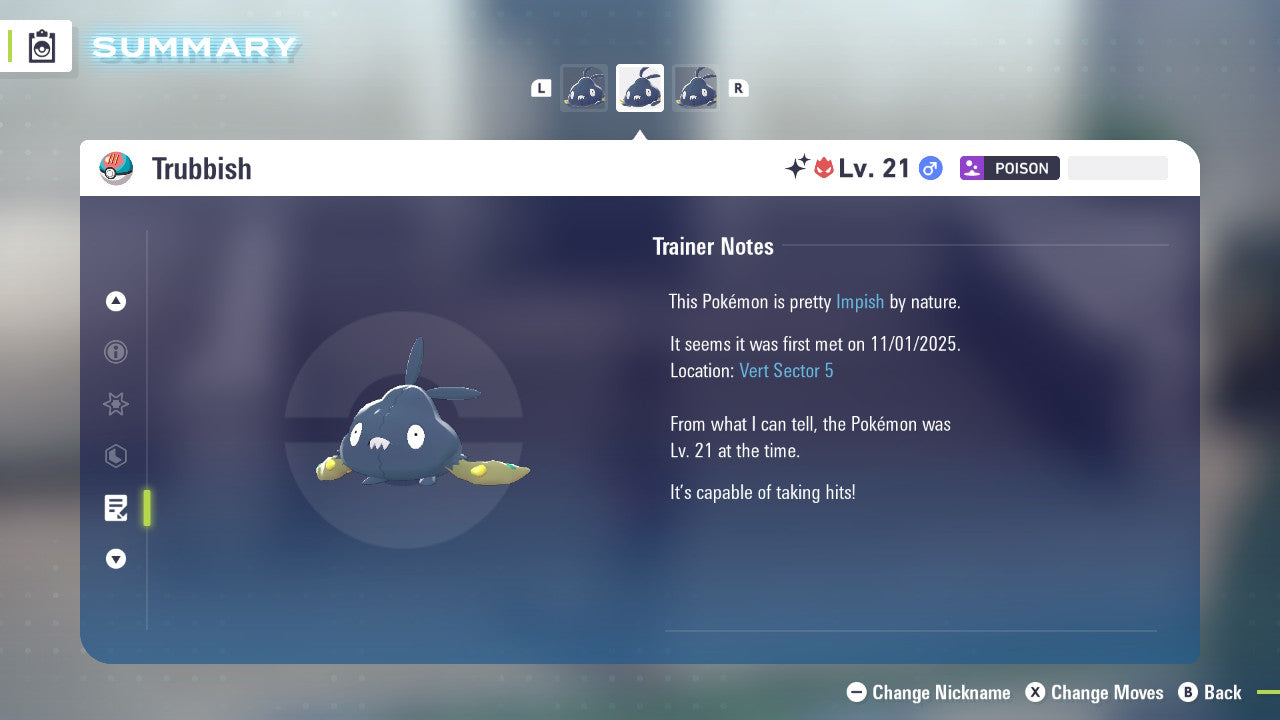Click the down arrow in the summary sidebar
Viewport: 1280px width, 720px height.
coord(116,560)
